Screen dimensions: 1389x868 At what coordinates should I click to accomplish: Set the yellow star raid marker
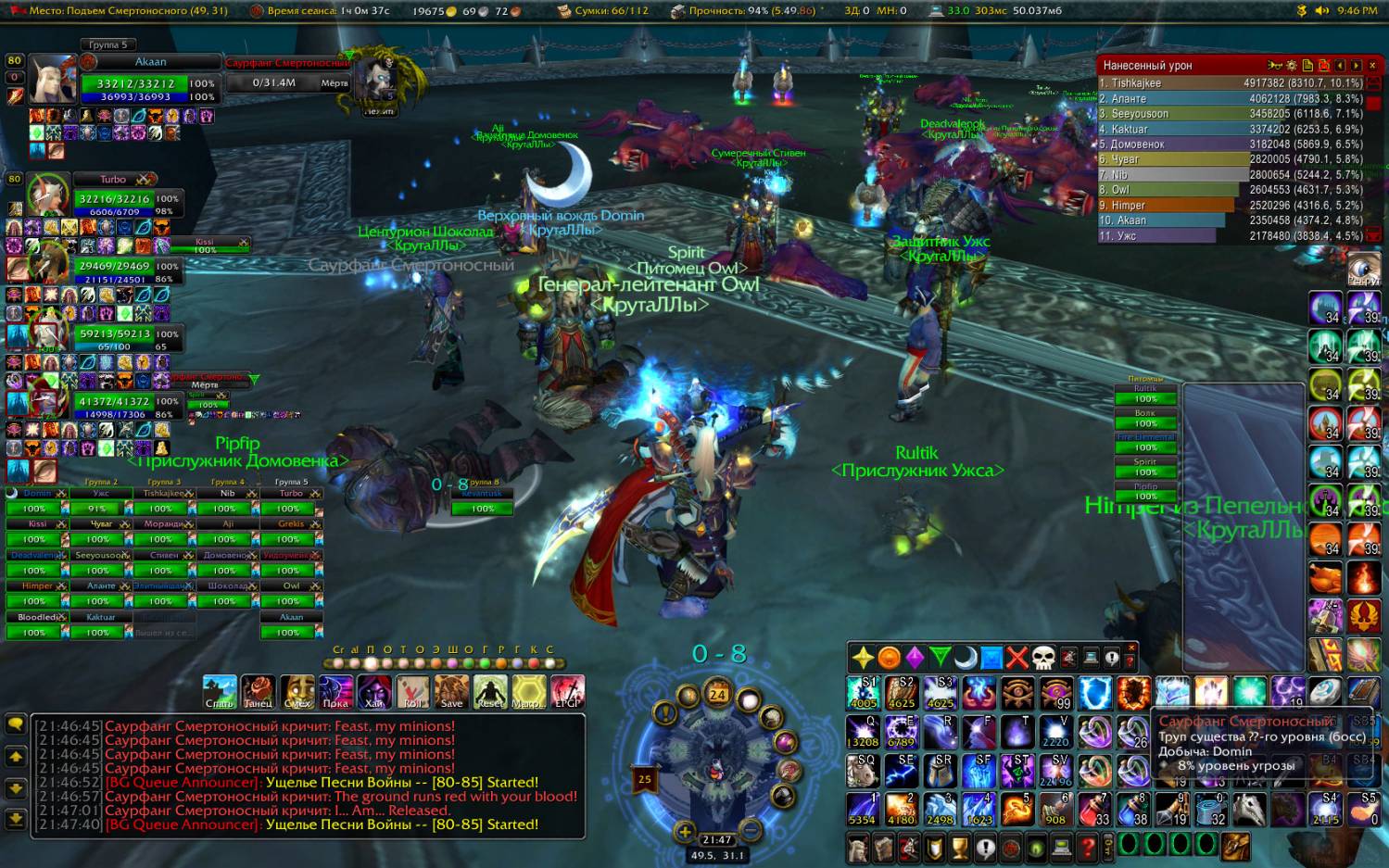point(863,658)
